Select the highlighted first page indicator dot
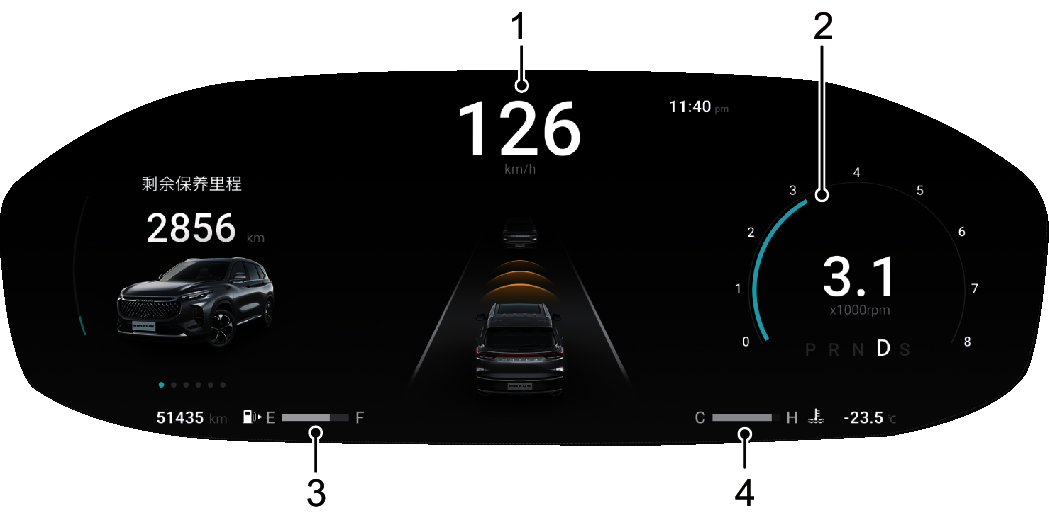The image size is (1049, 524). [161, 384]
